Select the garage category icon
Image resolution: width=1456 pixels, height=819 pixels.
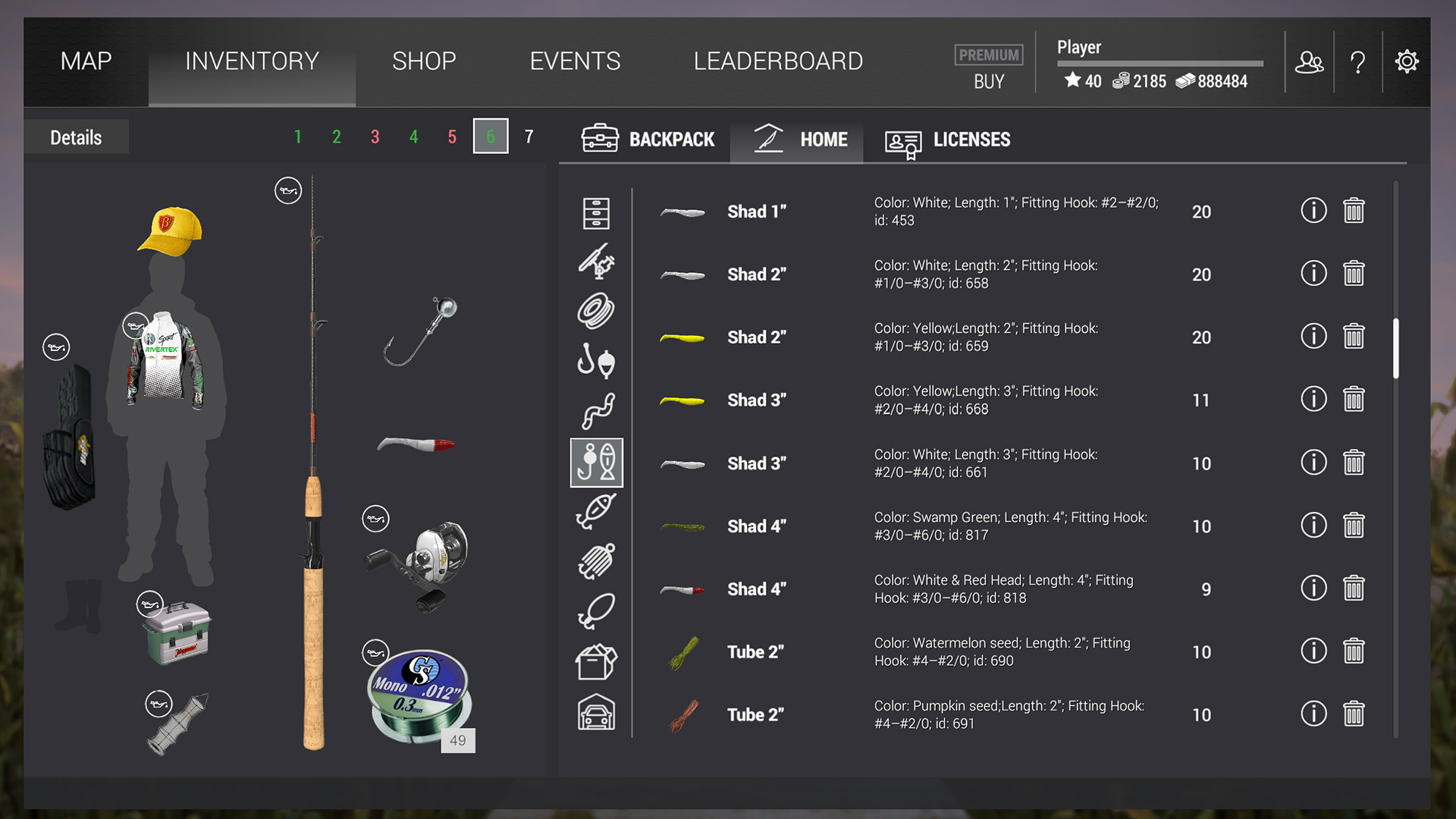(597, 713)
